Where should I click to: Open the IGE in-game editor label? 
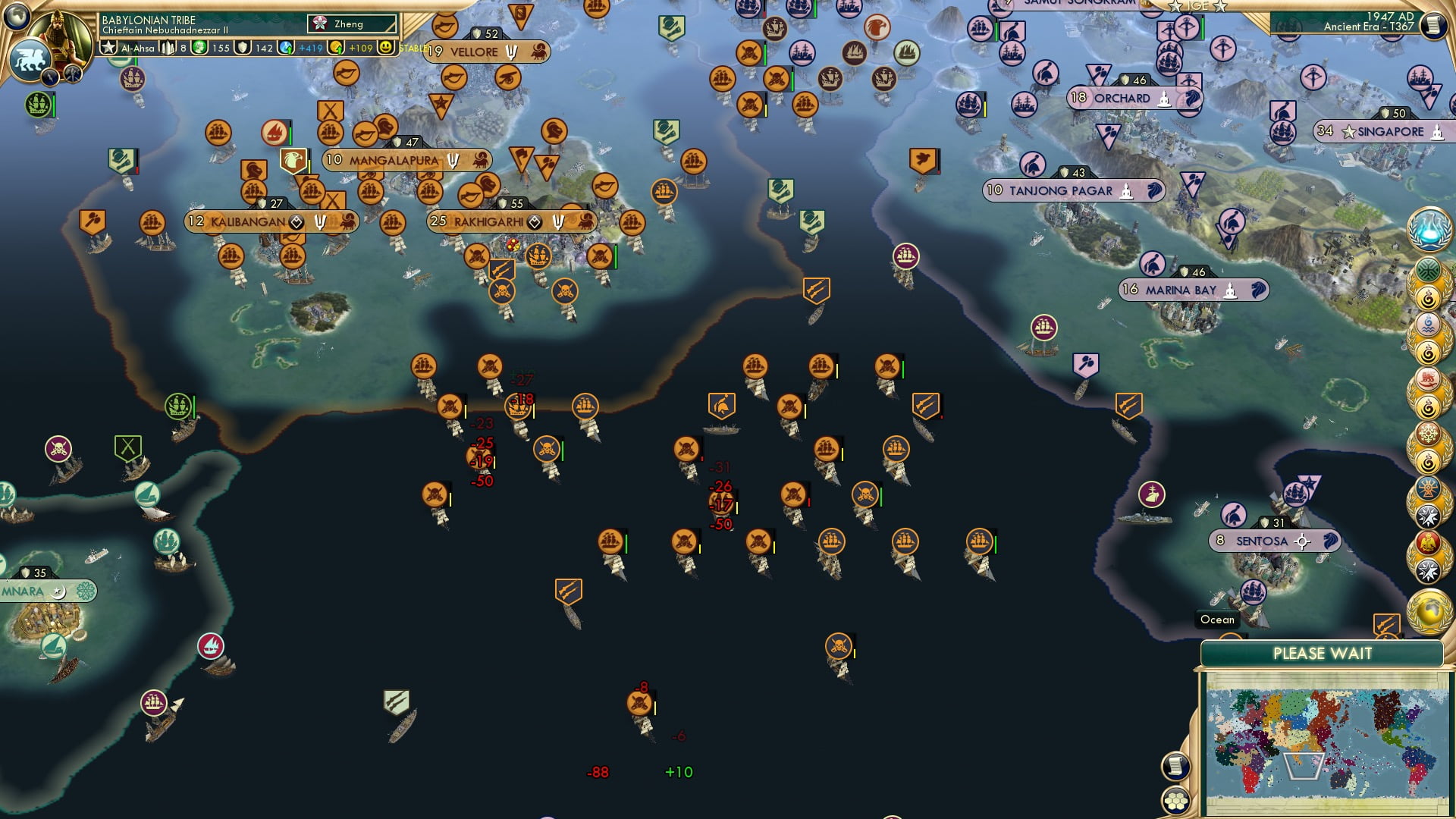[x=1198, y=6]
